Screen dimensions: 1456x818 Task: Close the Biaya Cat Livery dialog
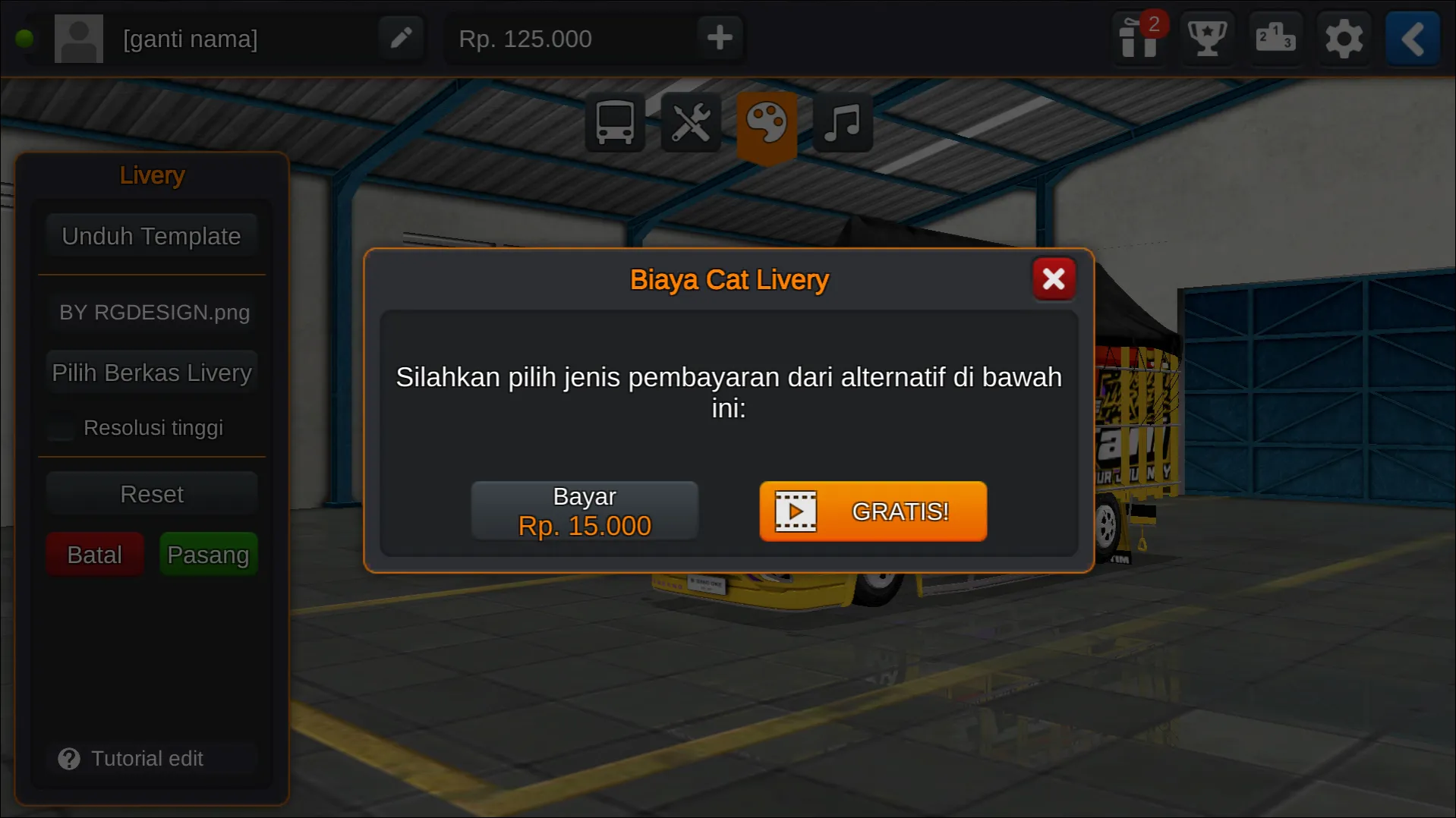1054,278
